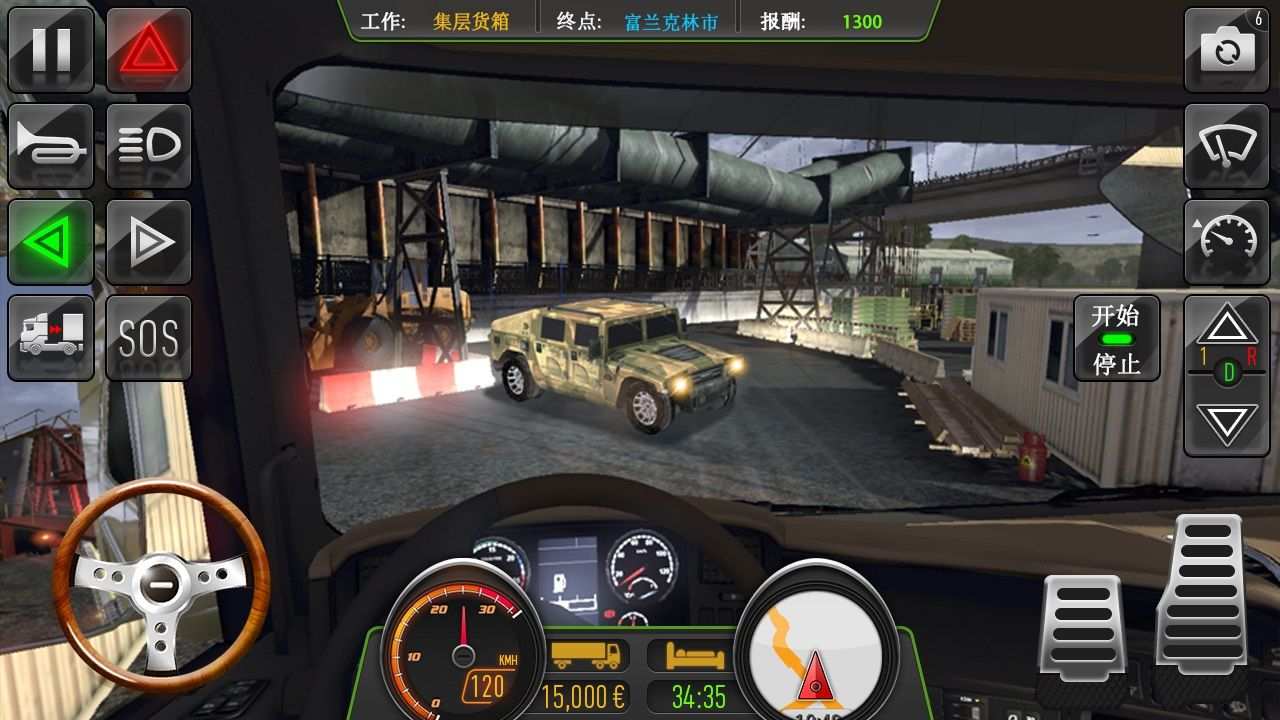Viewport: 1280px width, 720px height.
Task: Pause the game
Action: pos(51,50)
